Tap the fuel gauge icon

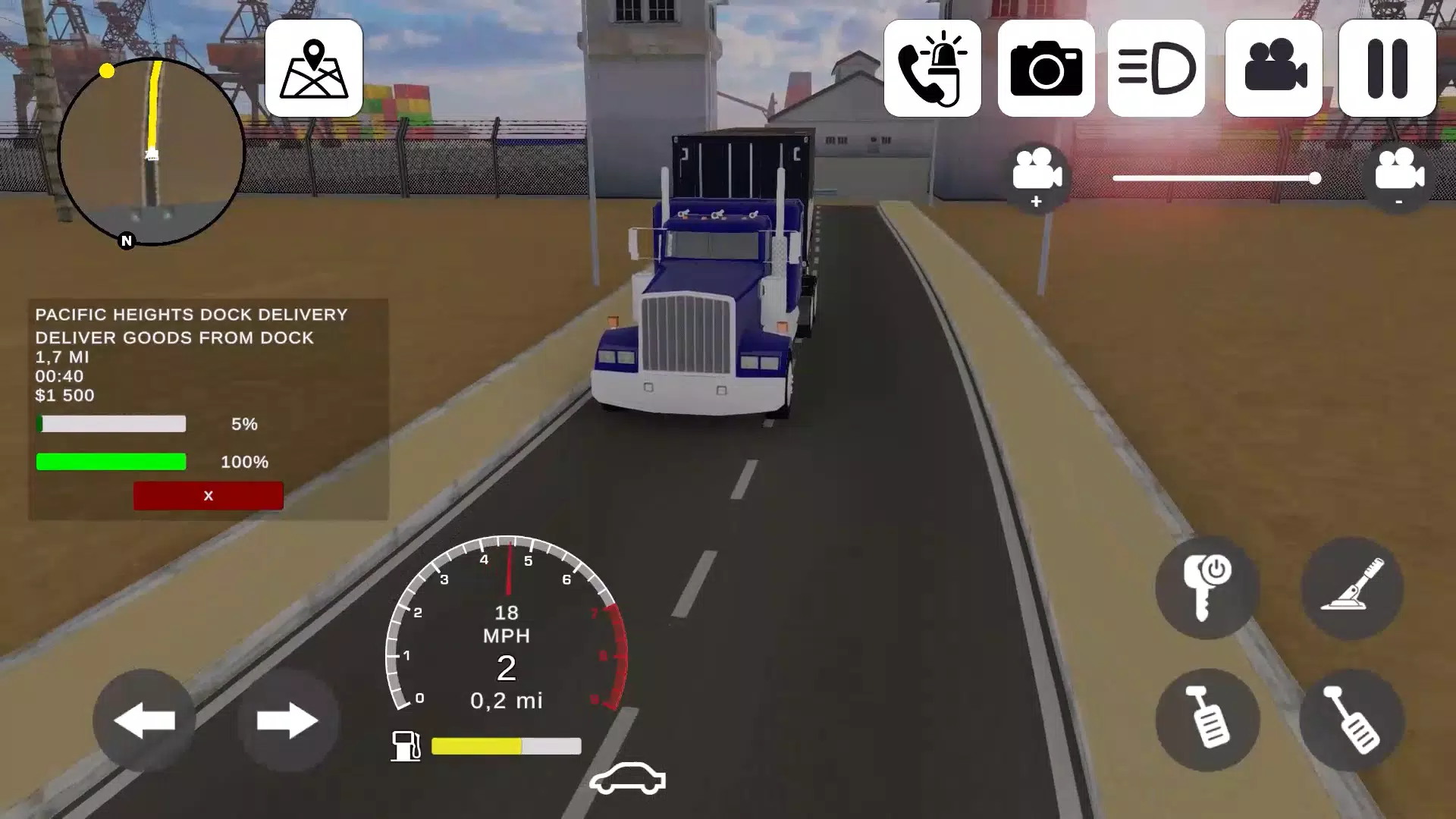(x=406, y=747)
